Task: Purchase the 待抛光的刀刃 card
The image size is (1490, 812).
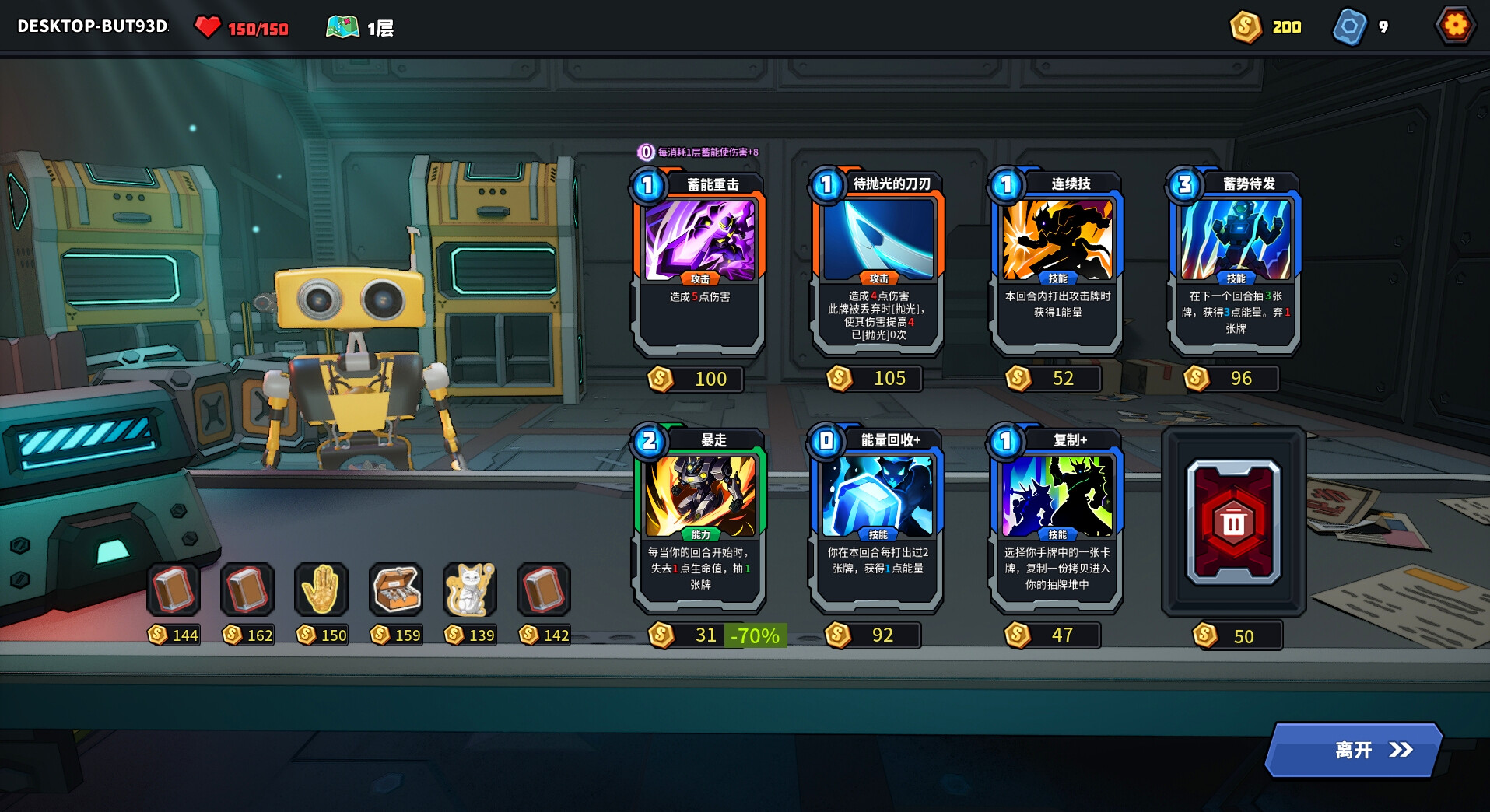Action: point(878,264)
